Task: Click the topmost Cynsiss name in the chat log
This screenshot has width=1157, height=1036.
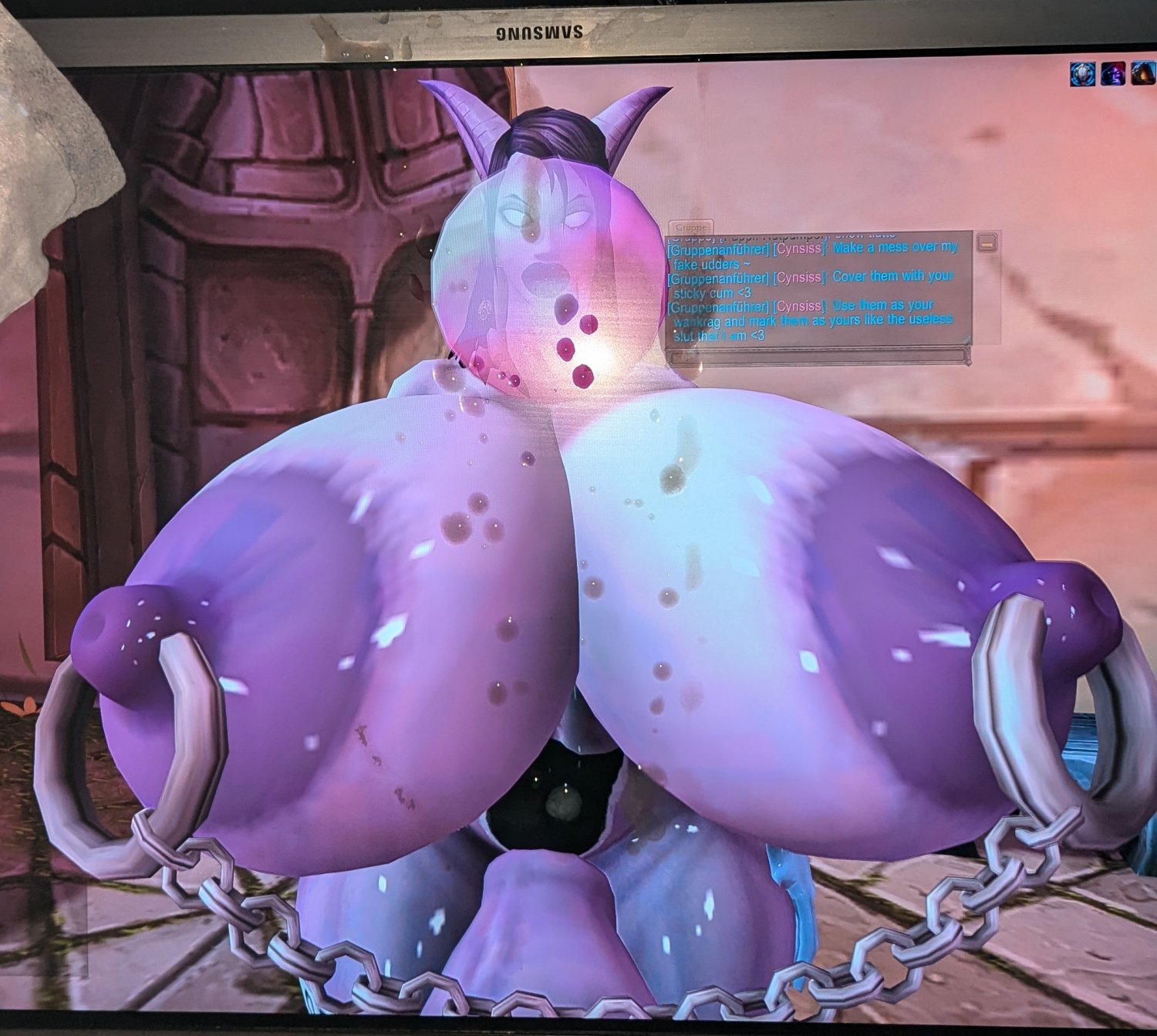Action: (x=799, y=249)
